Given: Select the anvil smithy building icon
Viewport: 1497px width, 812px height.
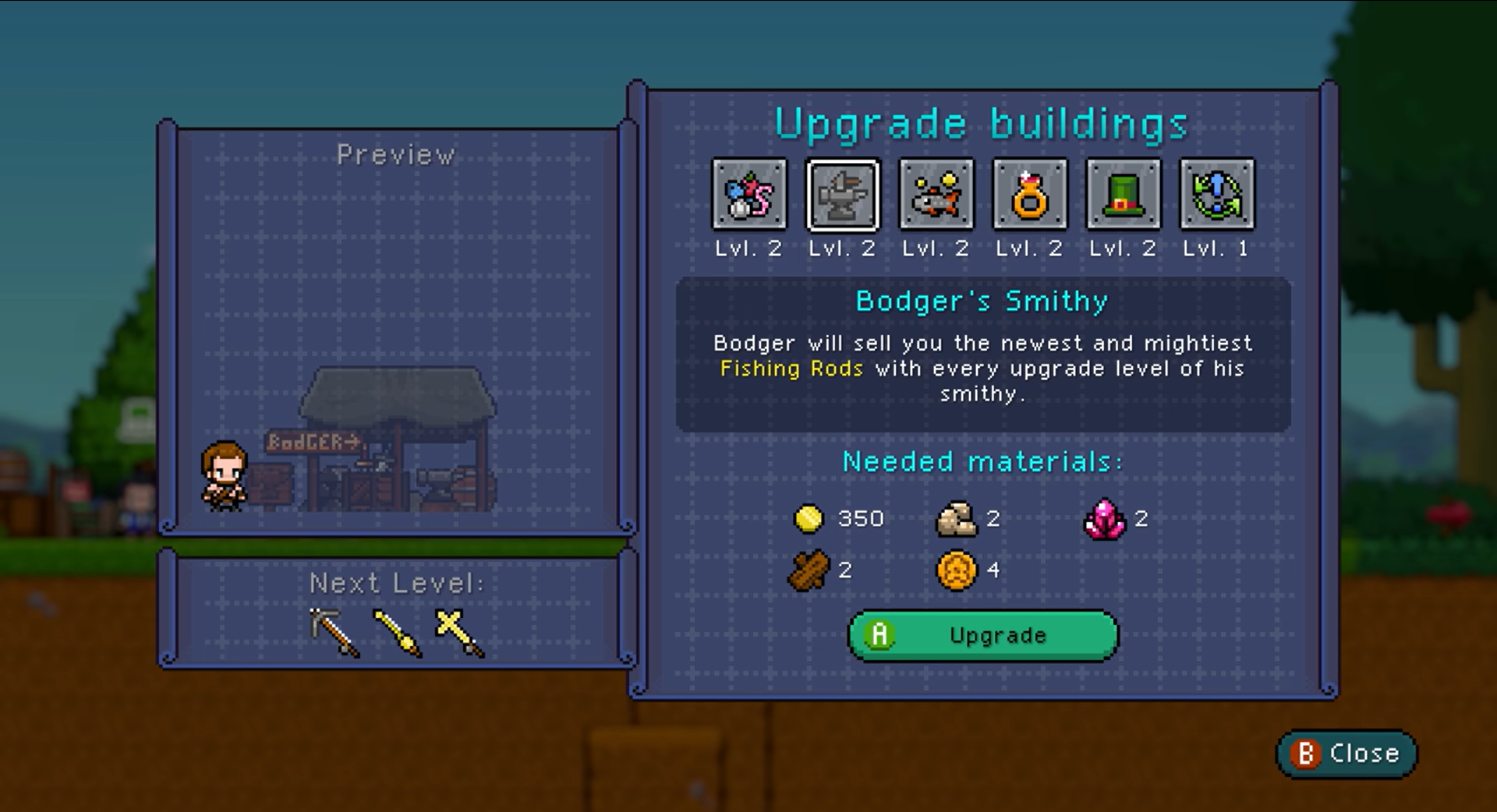Looking at the screenshot, I should 843,195.
